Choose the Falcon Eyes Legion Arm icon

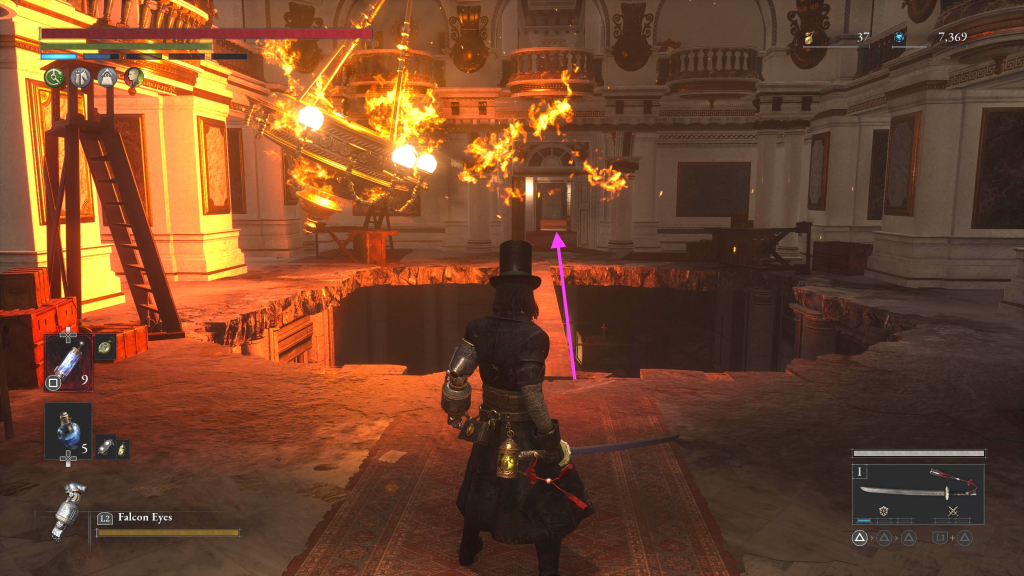(68, 510)
